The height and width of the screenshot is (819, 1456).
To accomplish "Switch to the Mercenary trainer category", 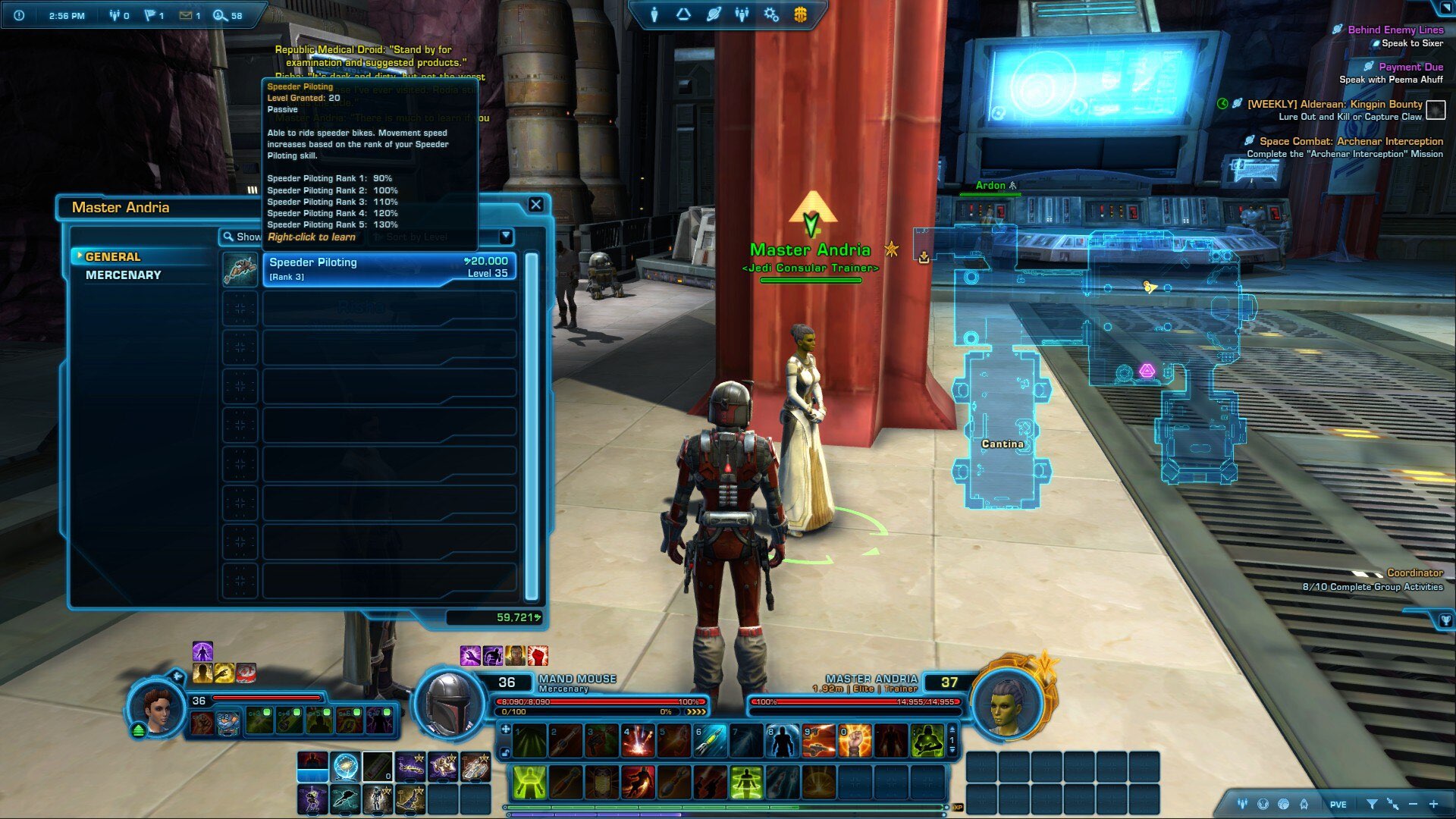I will coord(124,275).
